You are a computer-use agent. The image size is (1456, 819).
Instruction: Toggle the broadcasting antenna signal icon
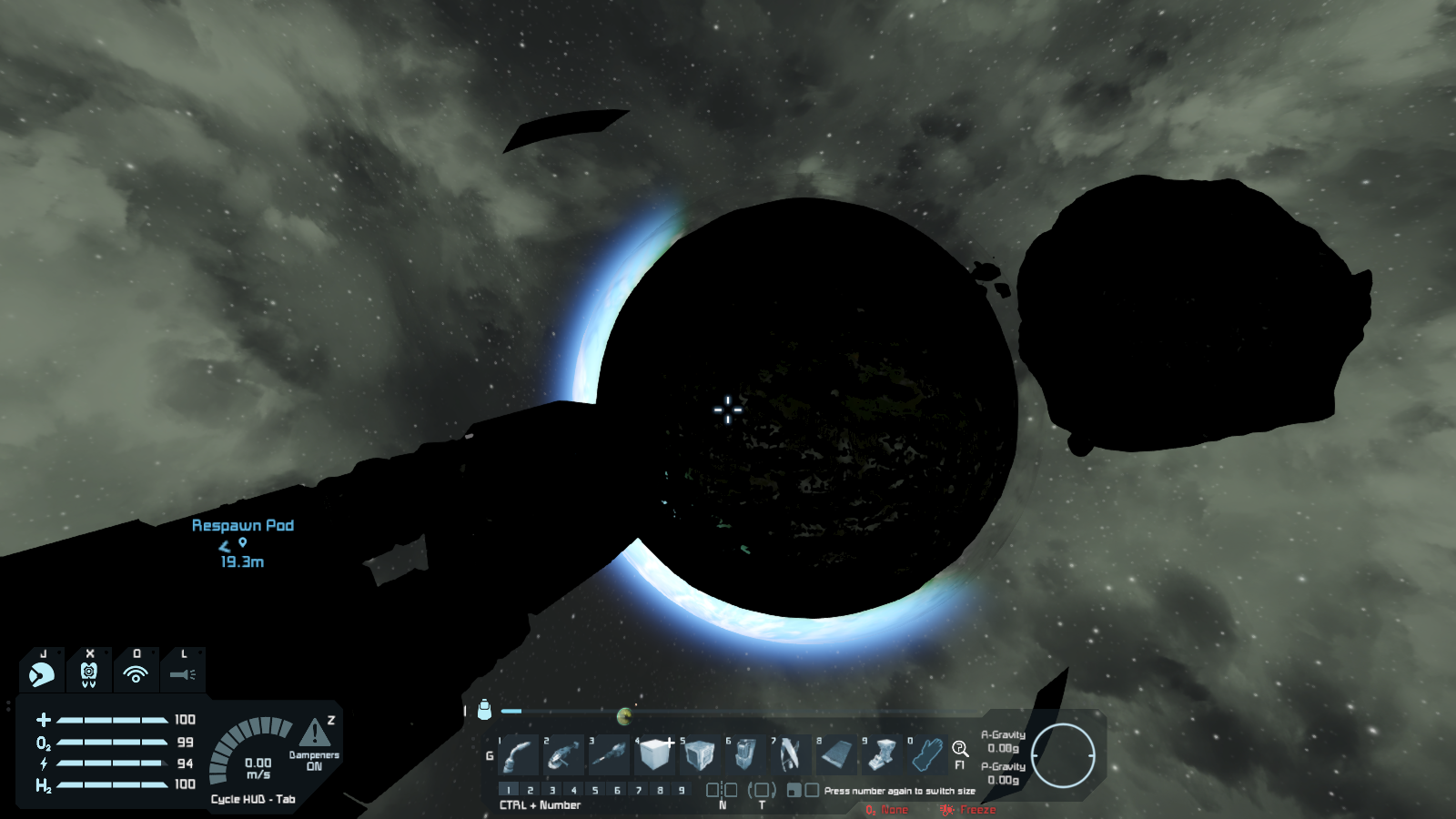[136, 674]
